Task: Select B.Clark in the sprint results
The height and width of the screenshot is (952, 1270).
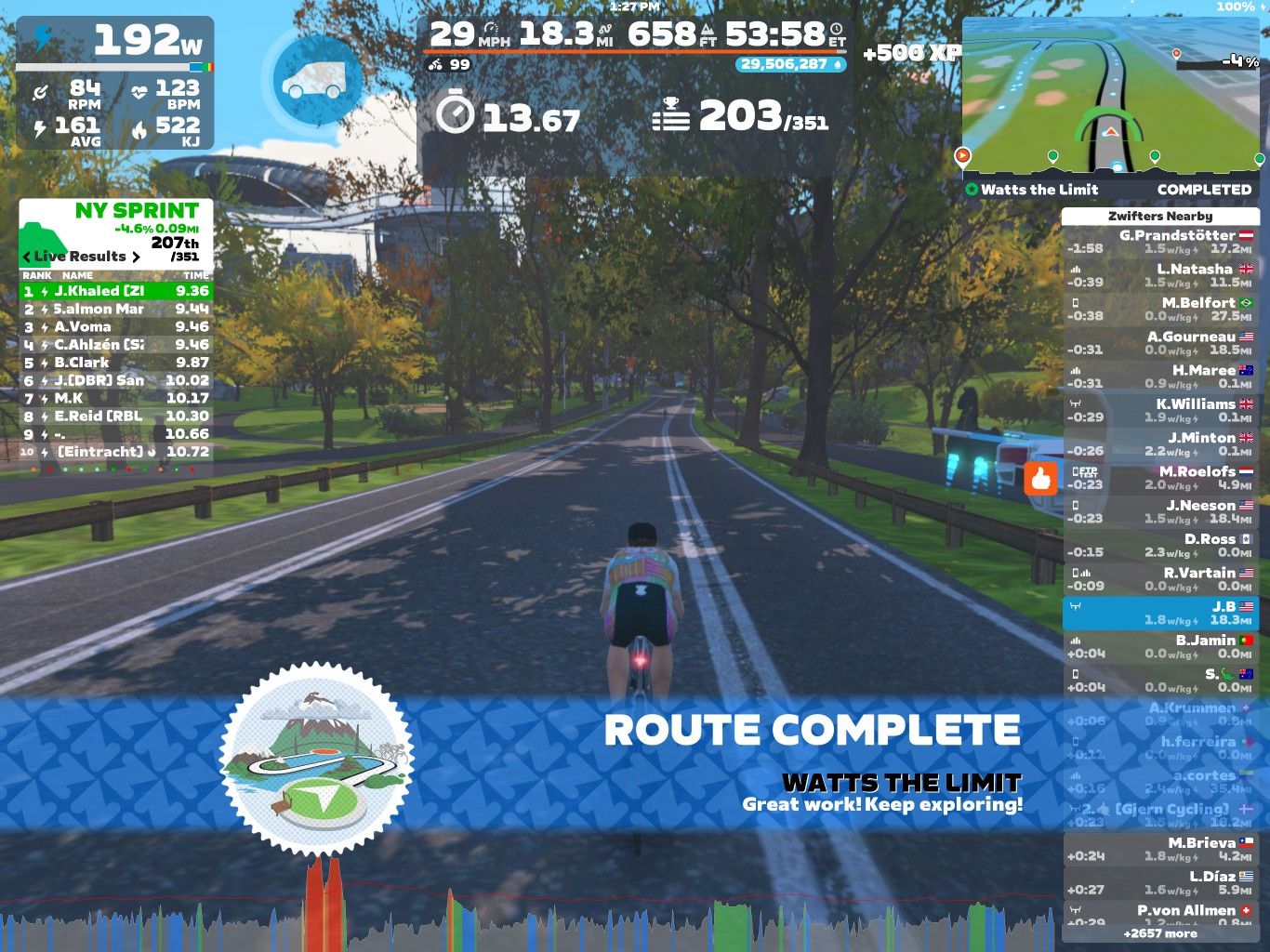Action: click(116, 363)
